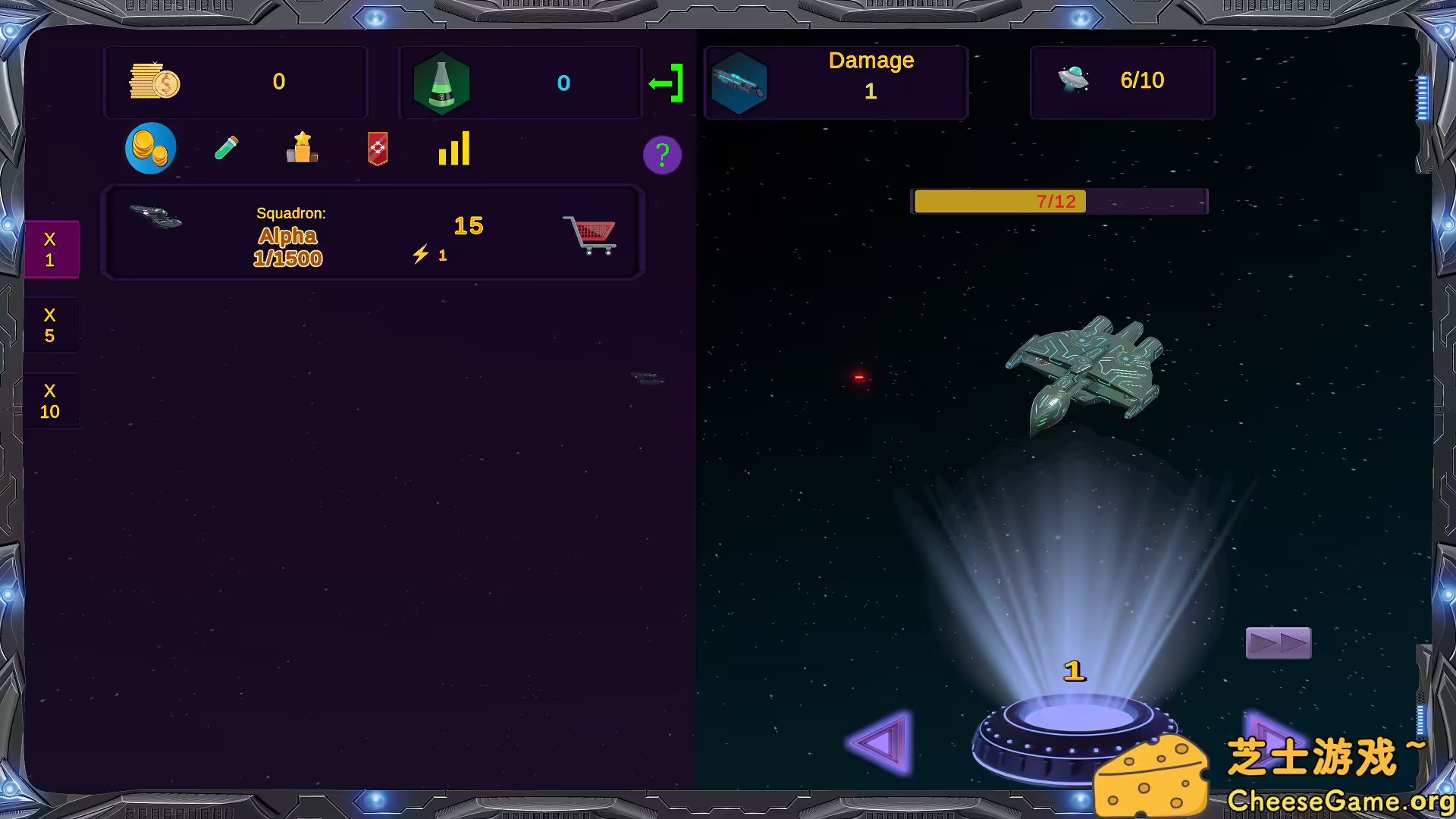Viewport: 1456px width, 819px height.
Task: Activate the fast-forward double-arrow button
Action: click(1279, 642)
